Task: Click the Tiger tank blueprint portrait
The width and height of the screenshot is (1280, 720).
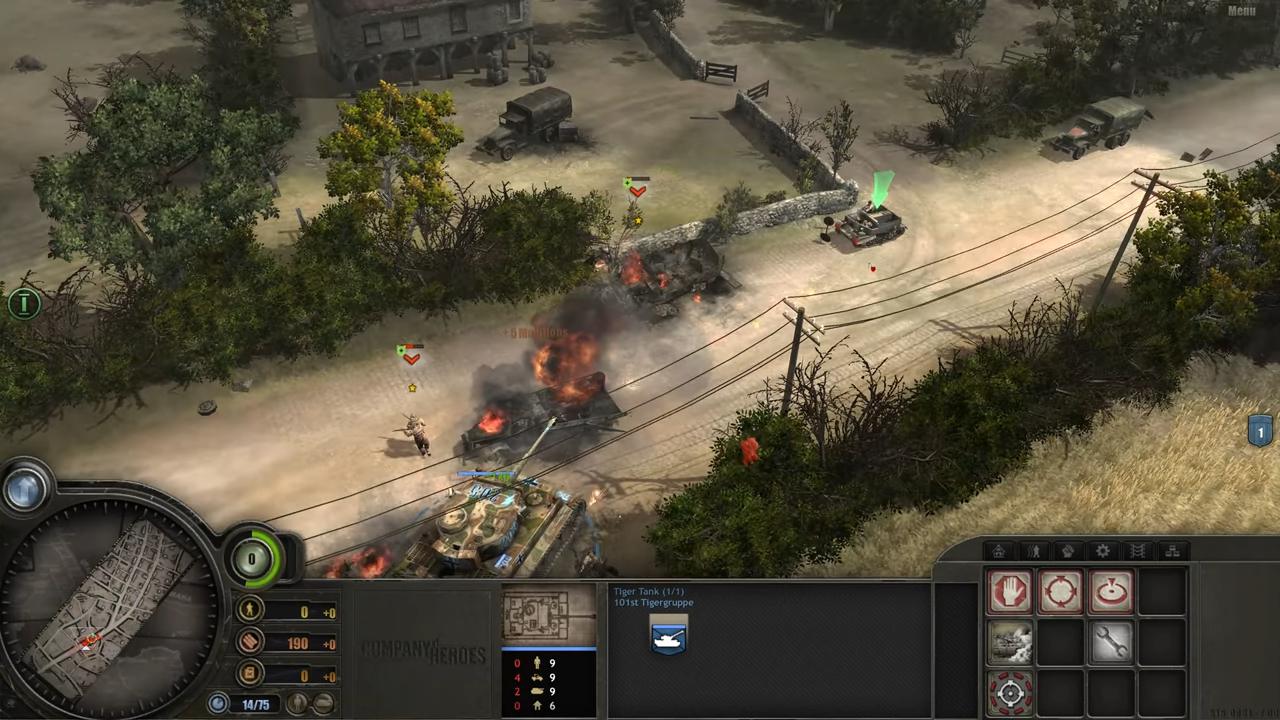Action: 548,614
